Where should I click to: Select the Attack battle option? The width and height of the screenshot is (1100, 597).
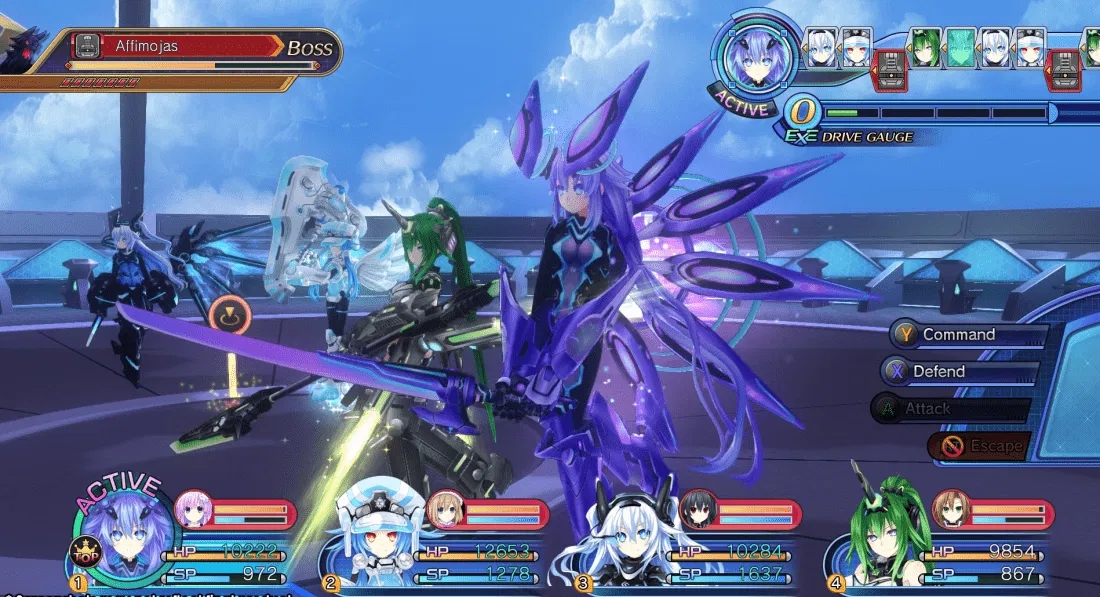click(927, 409)
